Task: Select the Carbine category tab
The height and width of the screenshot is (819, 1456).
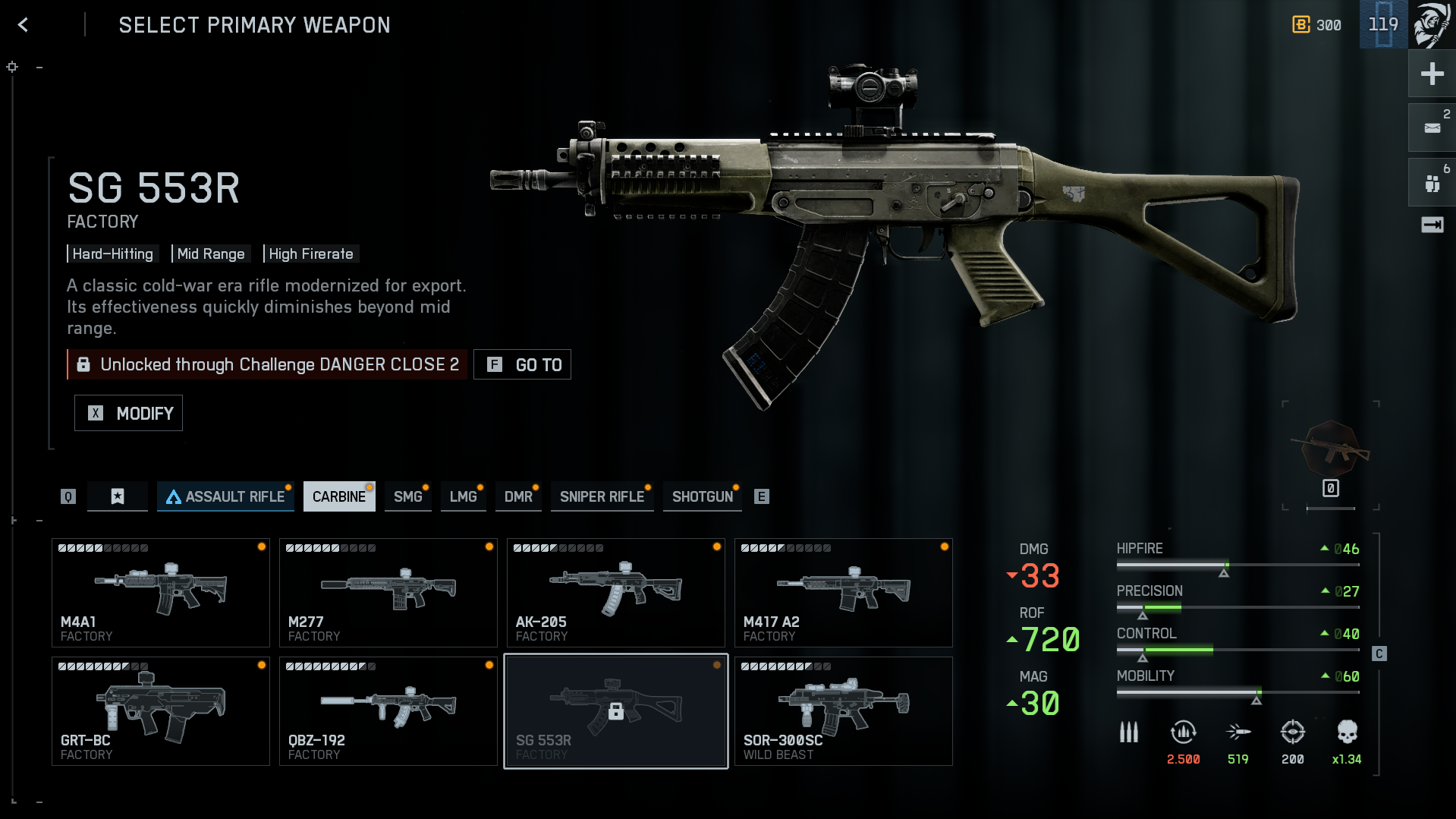Action: (x=338, y=496)
